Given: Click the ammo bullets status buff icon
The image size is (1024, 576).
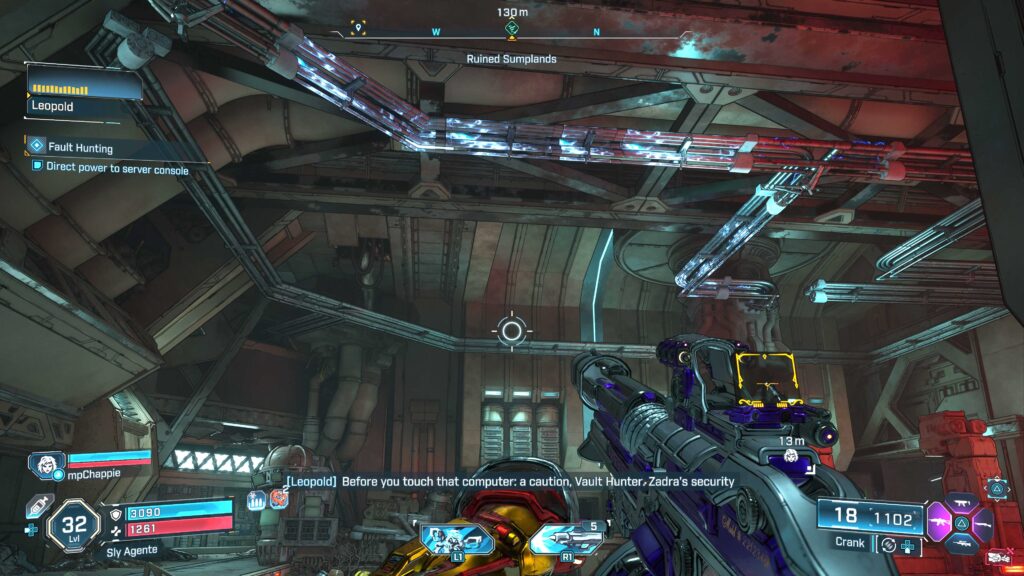Looking at the screenshot, I should tap(257, 501).
